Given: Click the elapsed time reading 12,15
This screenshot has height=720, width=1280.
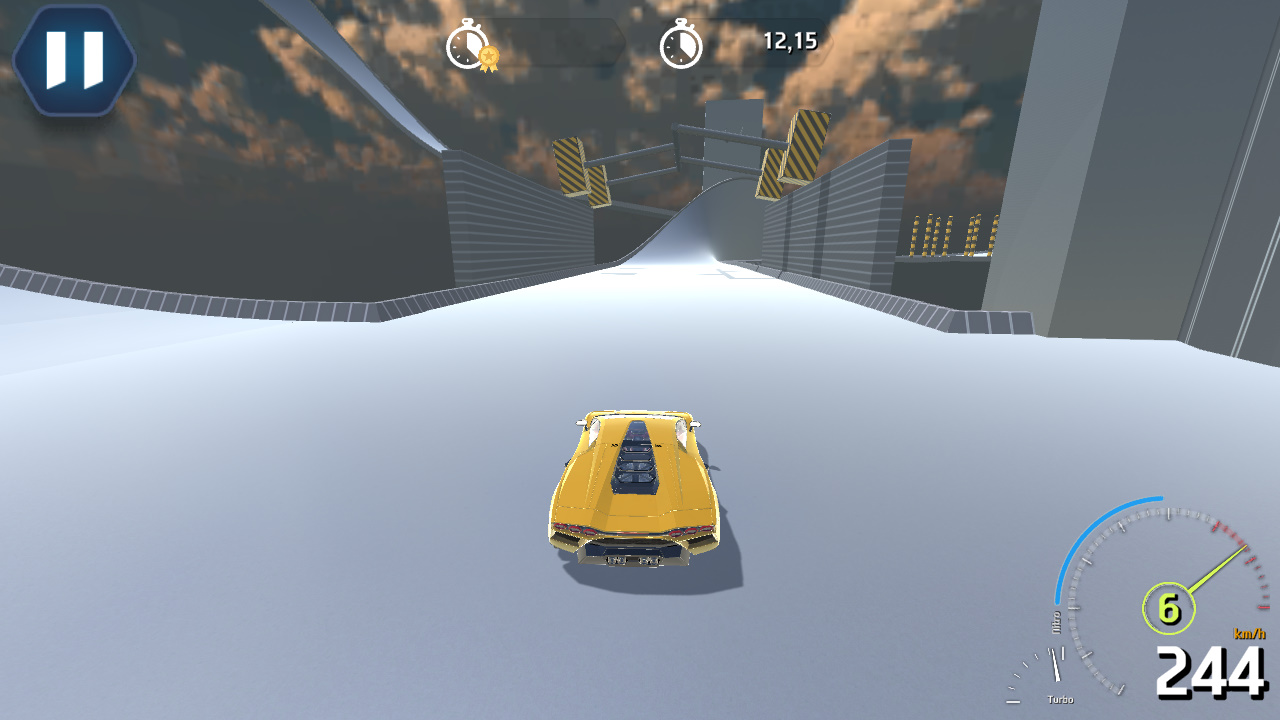Looking at the screenshot, I should 790,42.
